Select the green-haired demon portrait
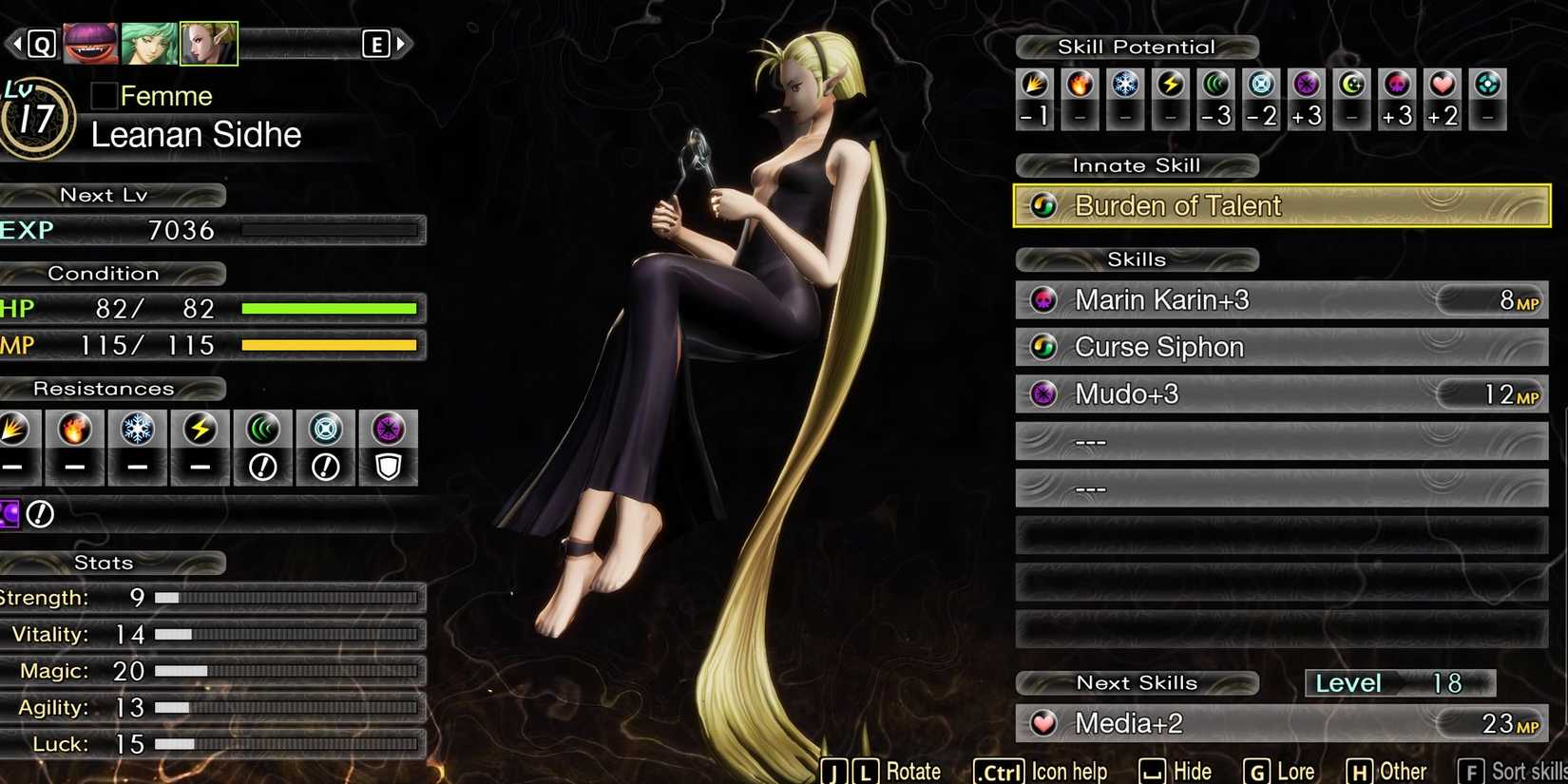The width and height of the screenshot is (1568, 784). (x=148, y=42)
